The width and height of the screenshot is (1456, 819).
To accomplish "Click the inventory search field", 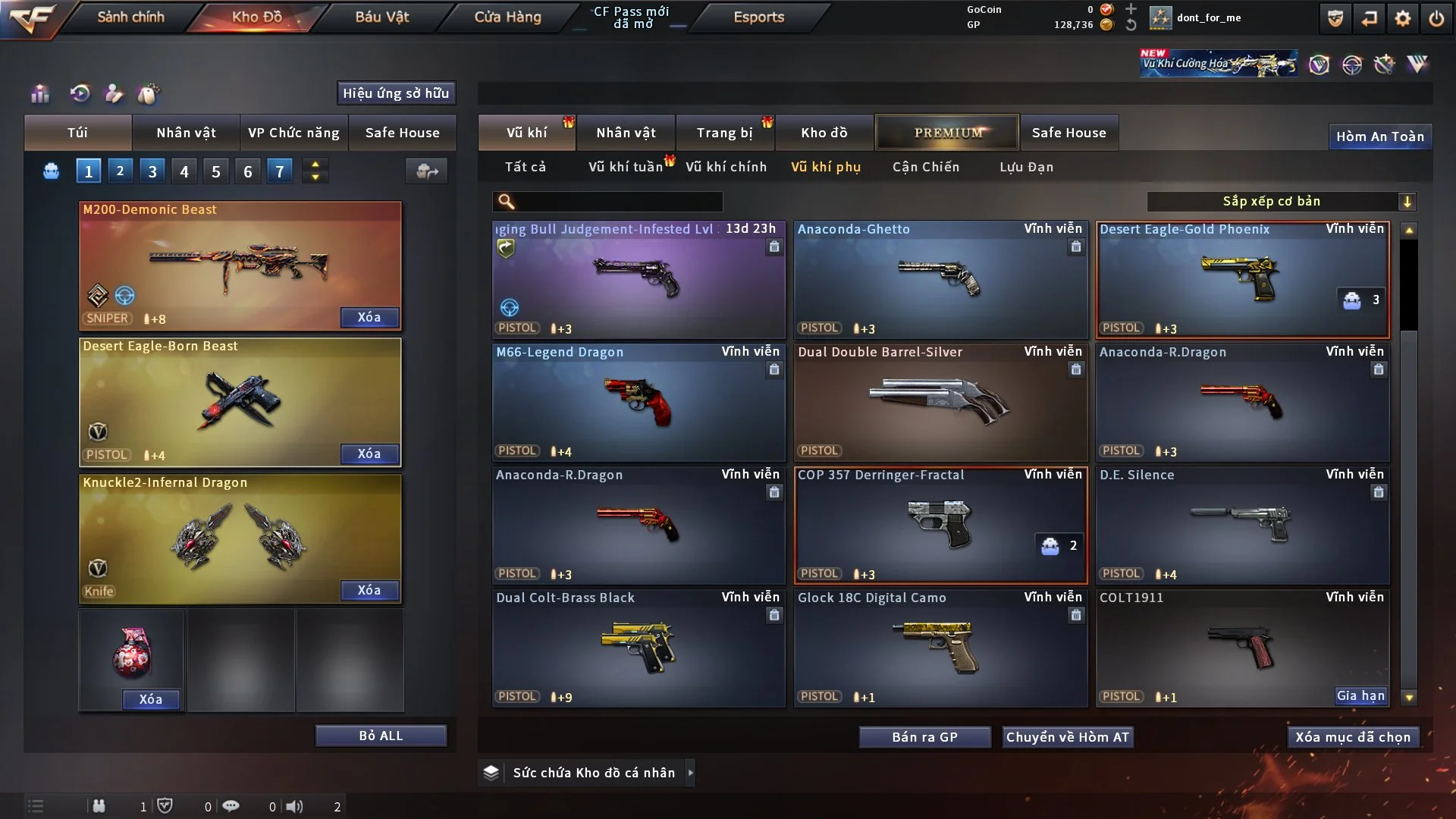I will coord(618,202).
